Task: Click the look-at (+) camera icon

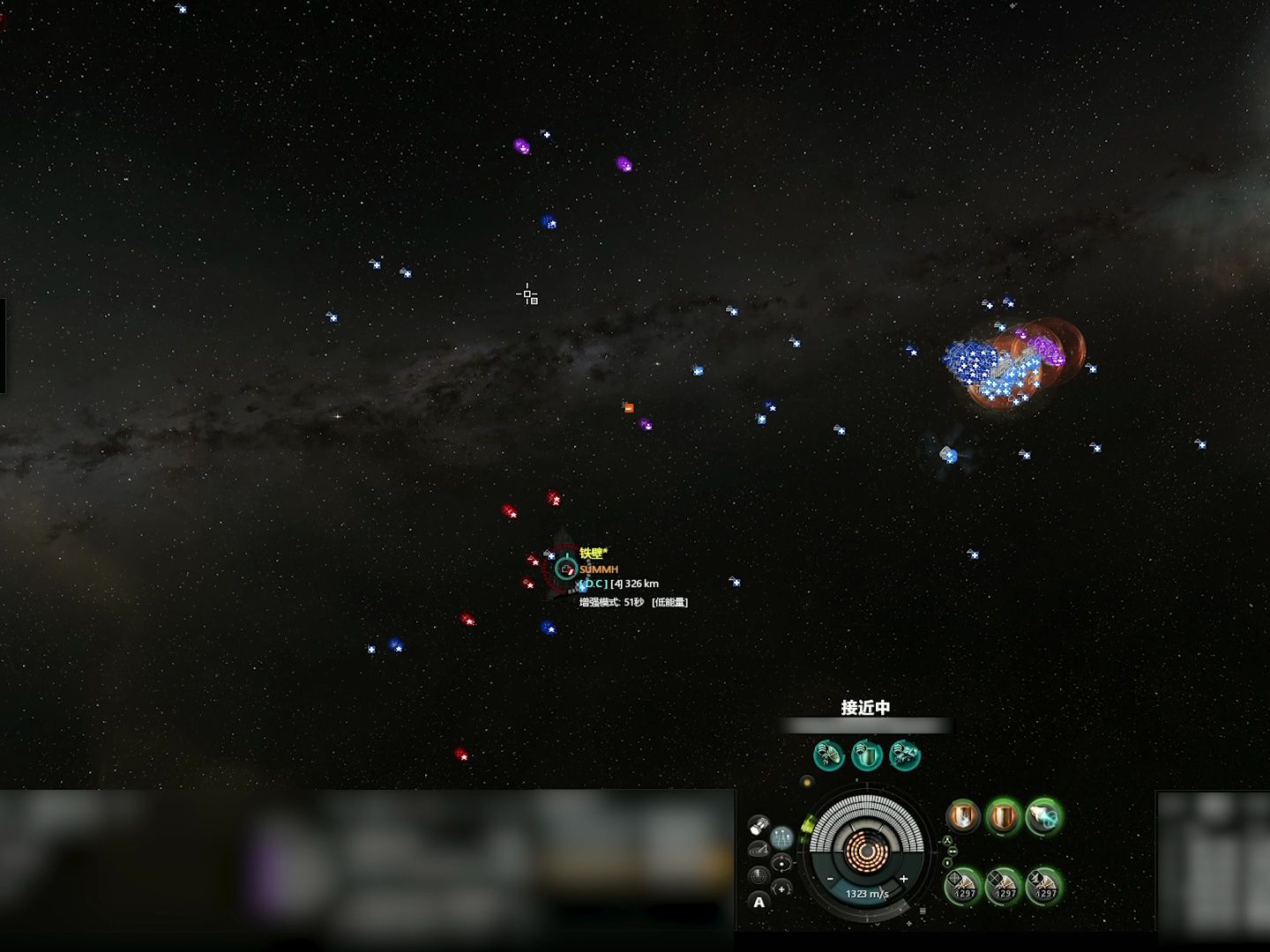Action: click(x=781, y=889)
